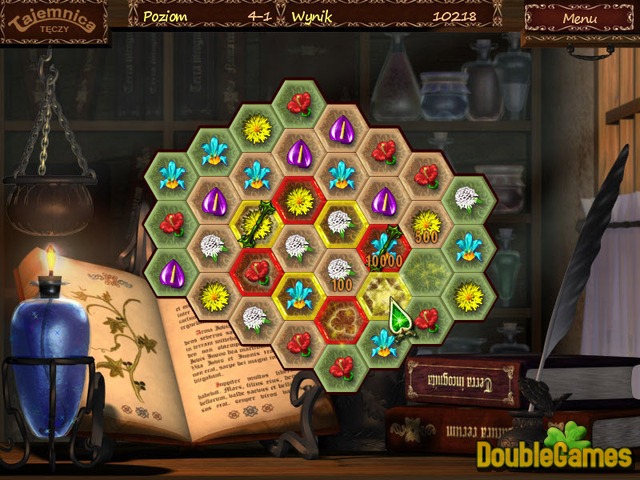Choose the vine-wrapped blue iris tile
This screenshot has height=480, width=640.
pos(383,246)
